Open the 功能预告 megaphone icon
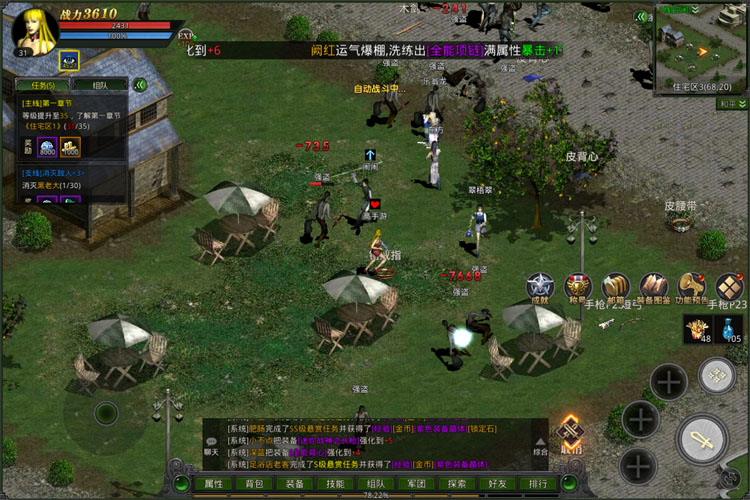Screen dimensions: 750x500 point(691,286)
